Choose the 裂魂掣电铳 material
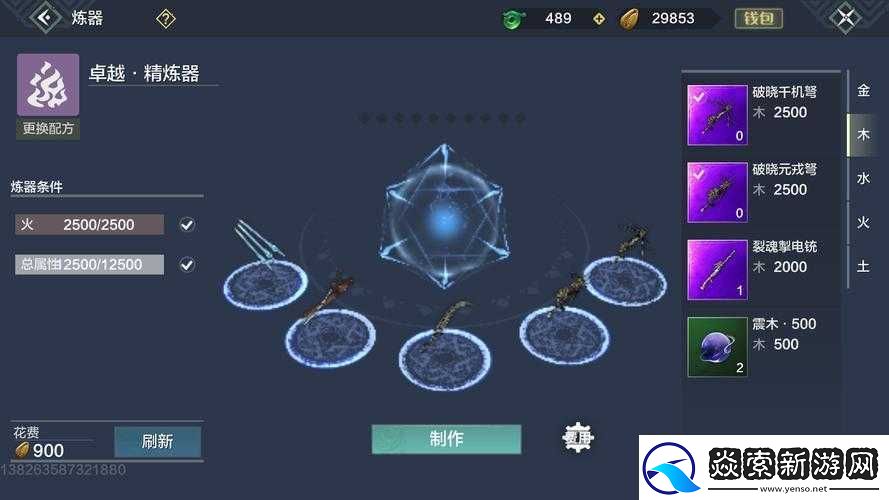The width and height of the screenshot is (889, 500). tap(760, 268)
